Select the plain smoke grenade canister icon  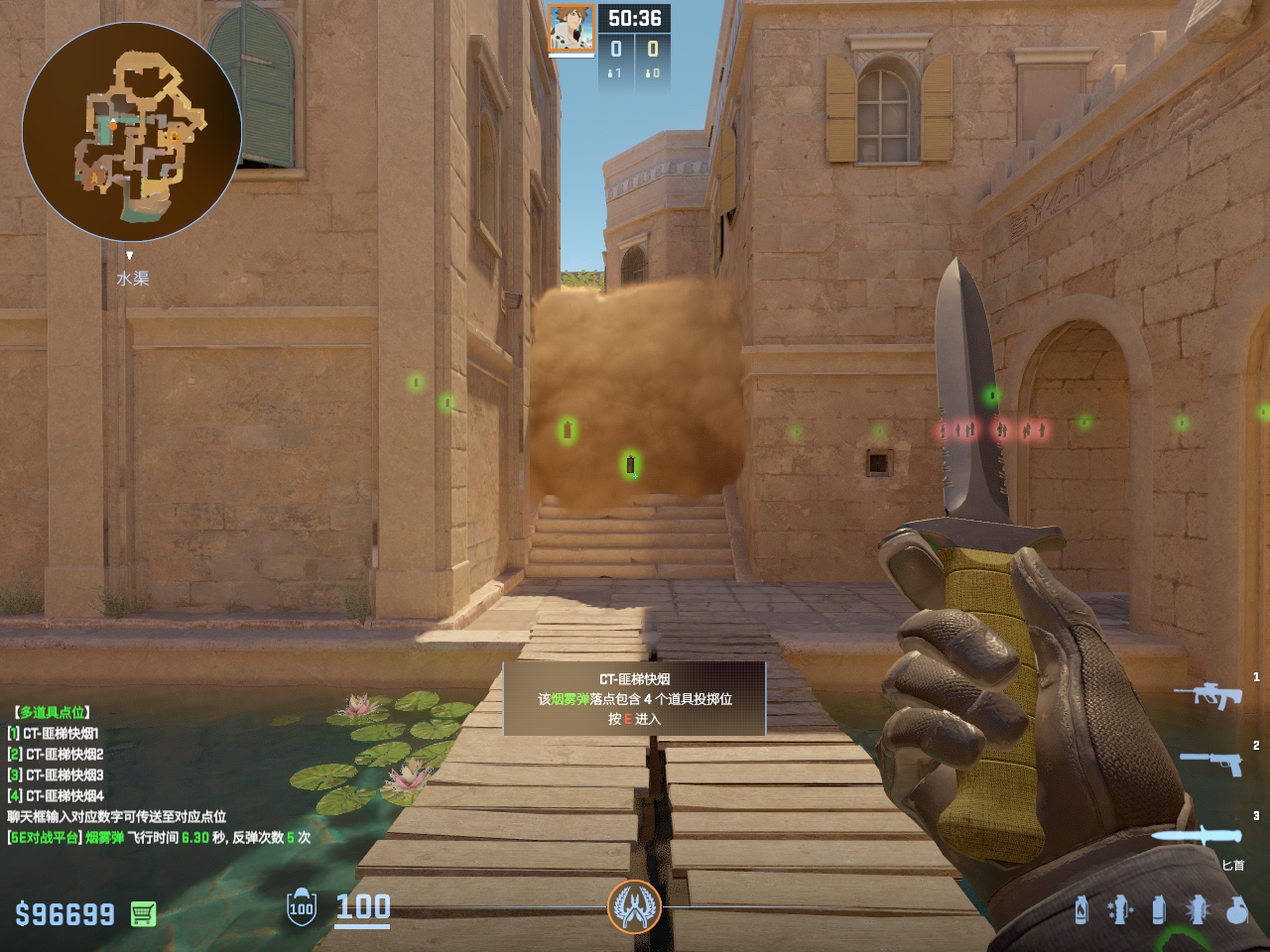(x=1159, y=909)
